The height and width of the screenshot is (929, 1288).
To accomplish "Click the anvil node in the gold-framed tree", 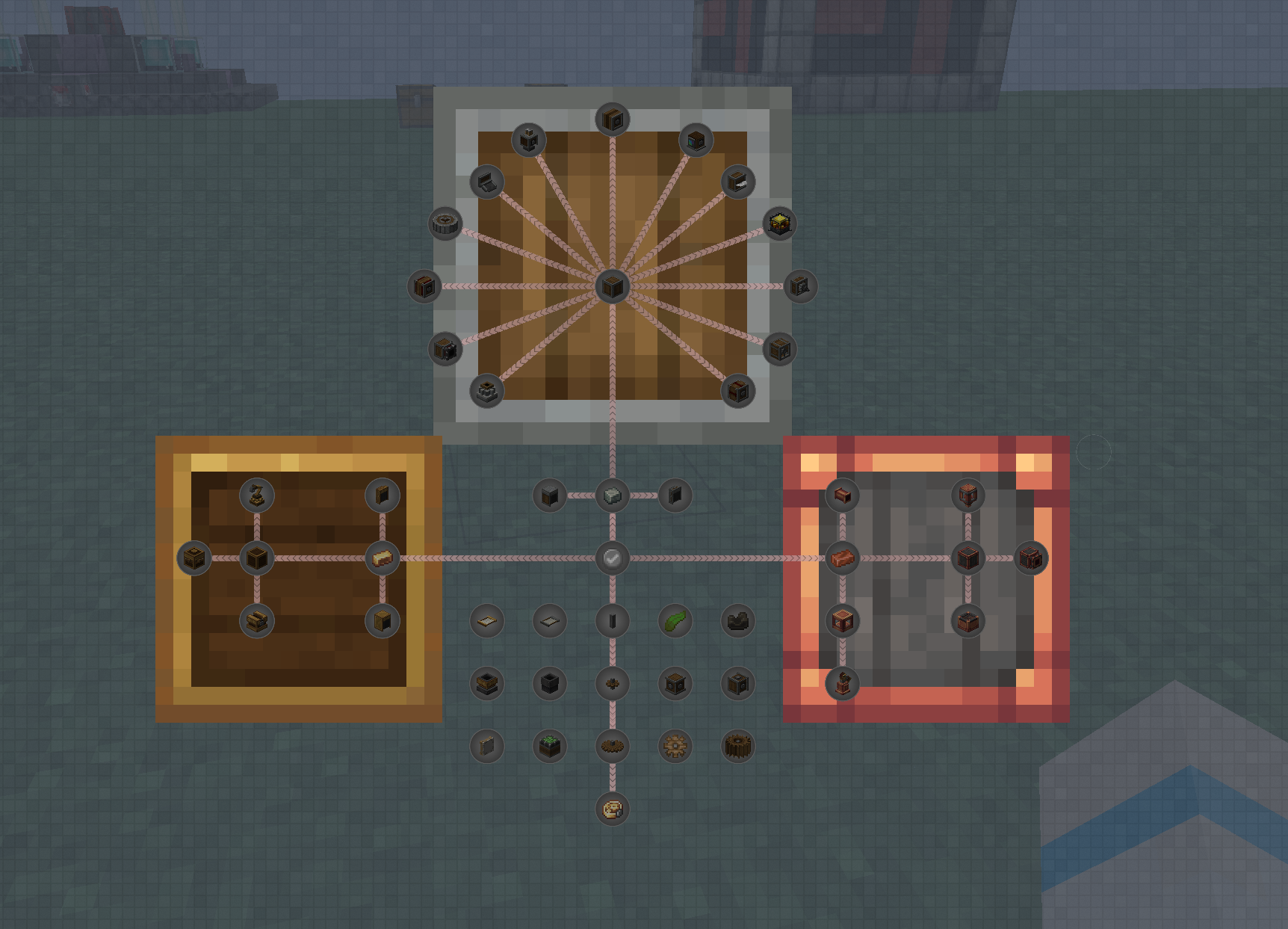I will coord(258,496).
